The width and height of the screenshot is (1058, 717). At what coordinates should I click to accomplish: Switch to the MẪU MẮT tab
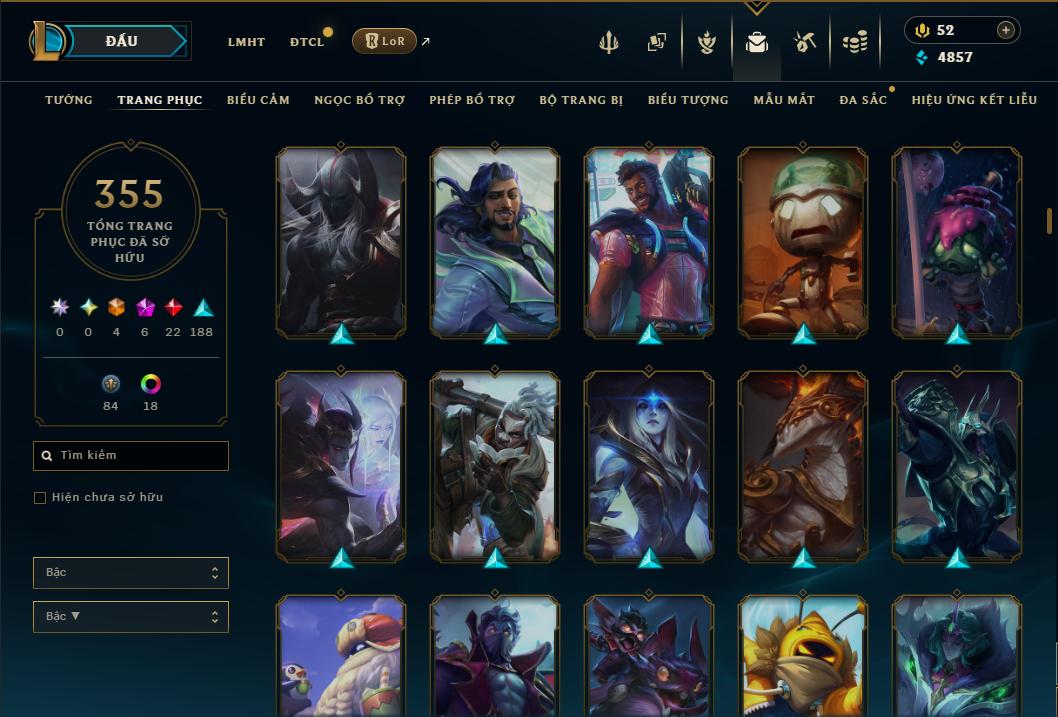point(784,100)
